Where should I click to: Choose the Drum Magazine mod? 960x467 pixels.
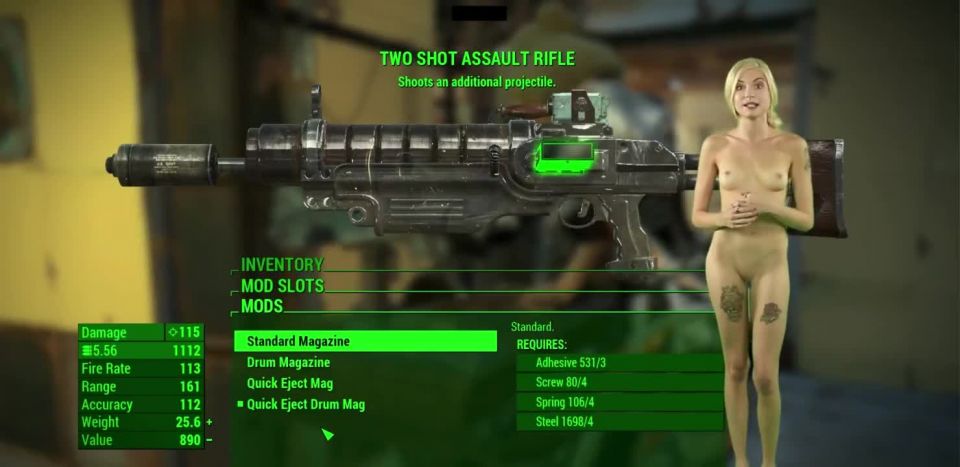click(x=288, y=362)
